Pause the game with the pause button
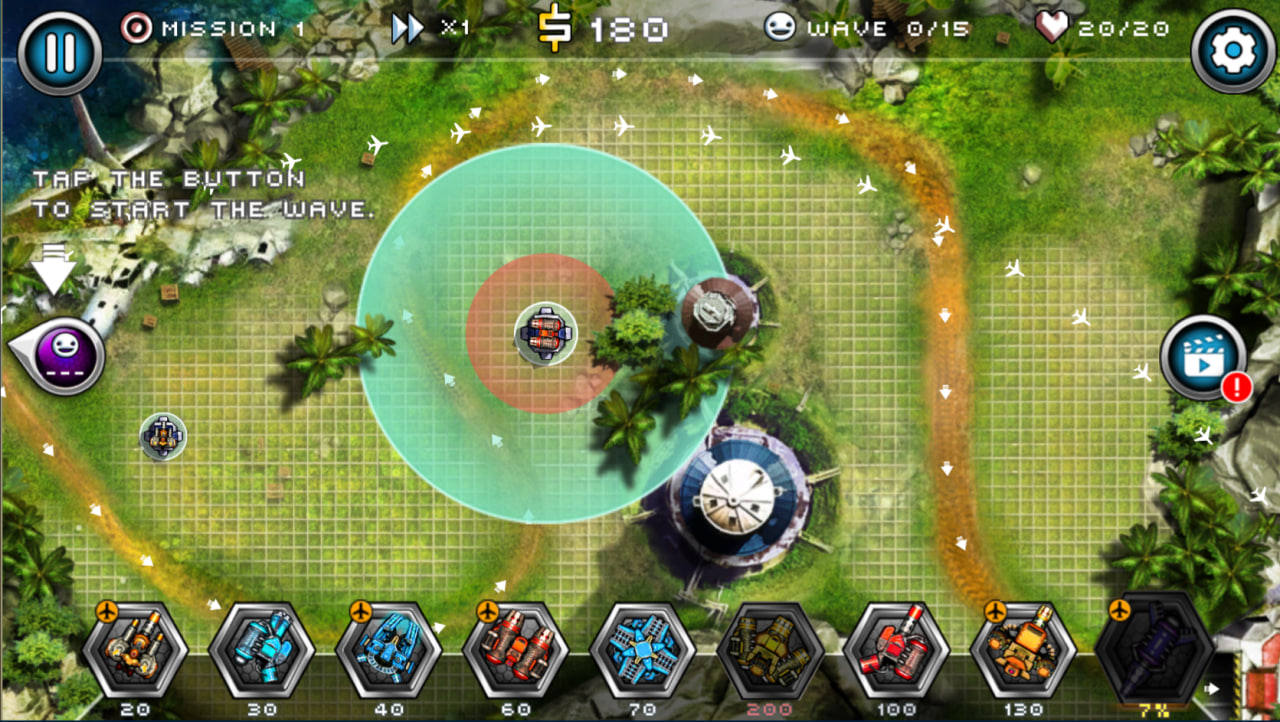 coord(59,53)
